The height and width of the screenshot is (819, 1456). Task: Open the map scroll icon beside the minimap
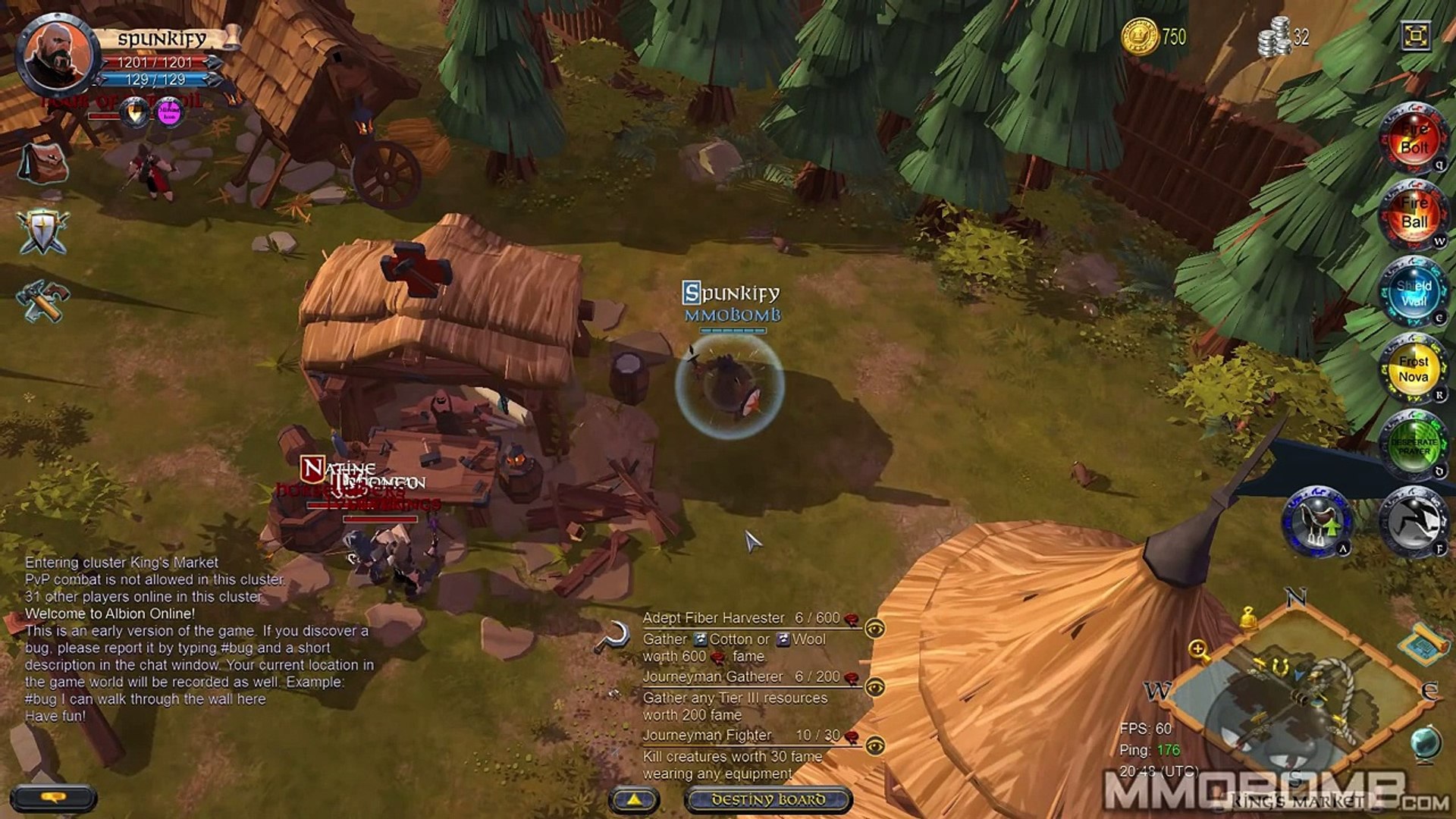1423,644
